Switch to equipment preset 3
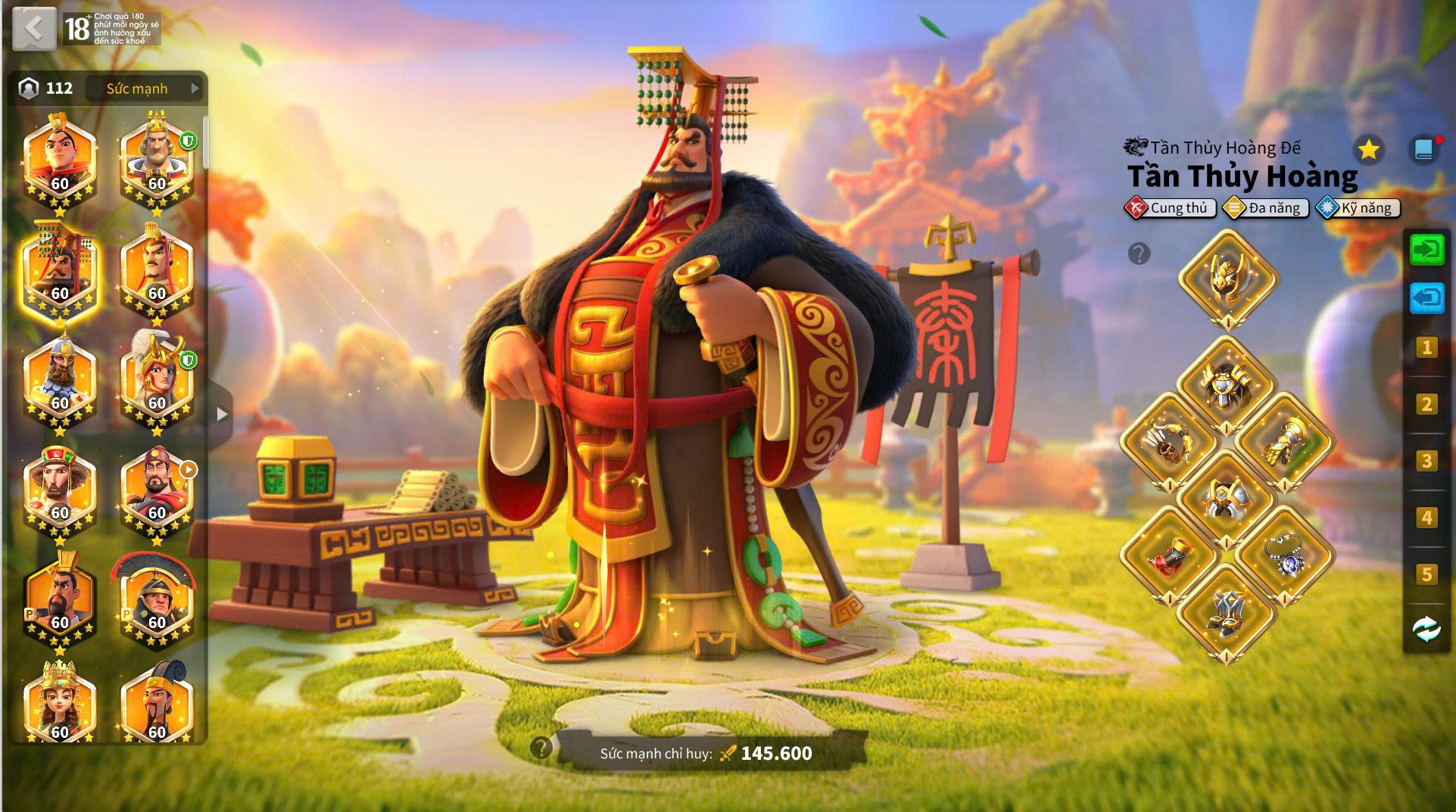1456x812 pixels. click(1426, 461)
